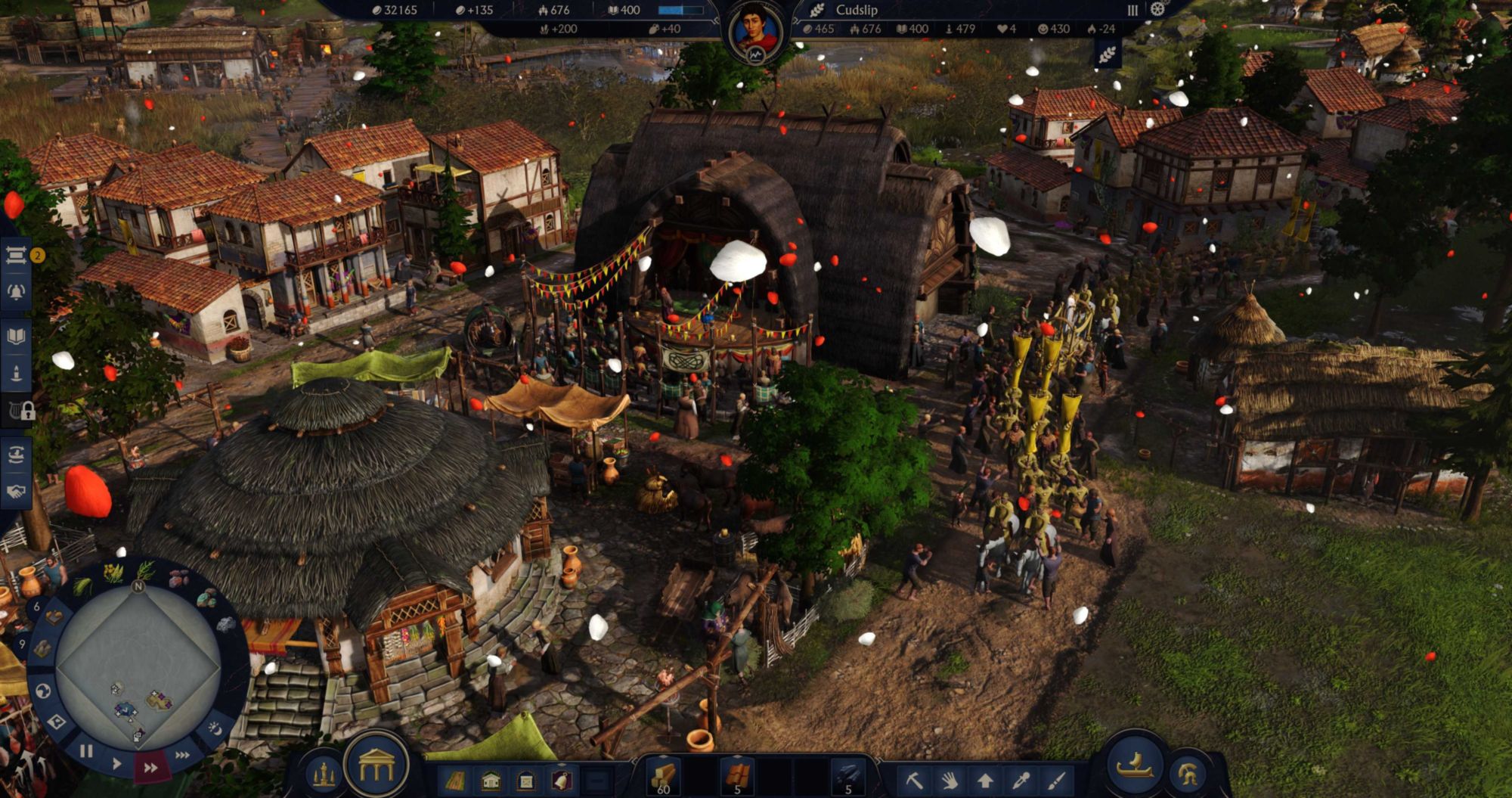
Task: Pause the game
Action: click(x=86, y=751)
